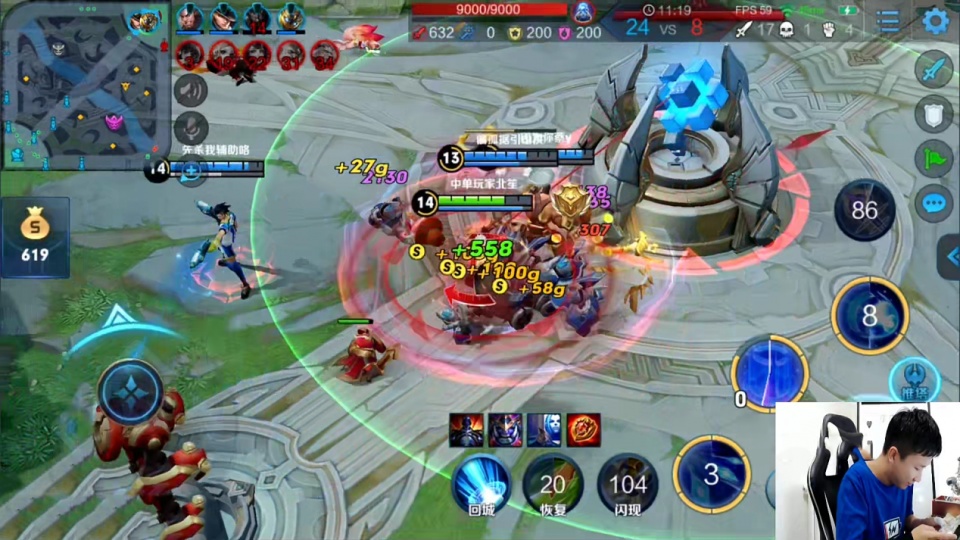The height and width of the screenshot is (540, 960).
Task: Use the 恢复 restore skill
Action: 552,483
